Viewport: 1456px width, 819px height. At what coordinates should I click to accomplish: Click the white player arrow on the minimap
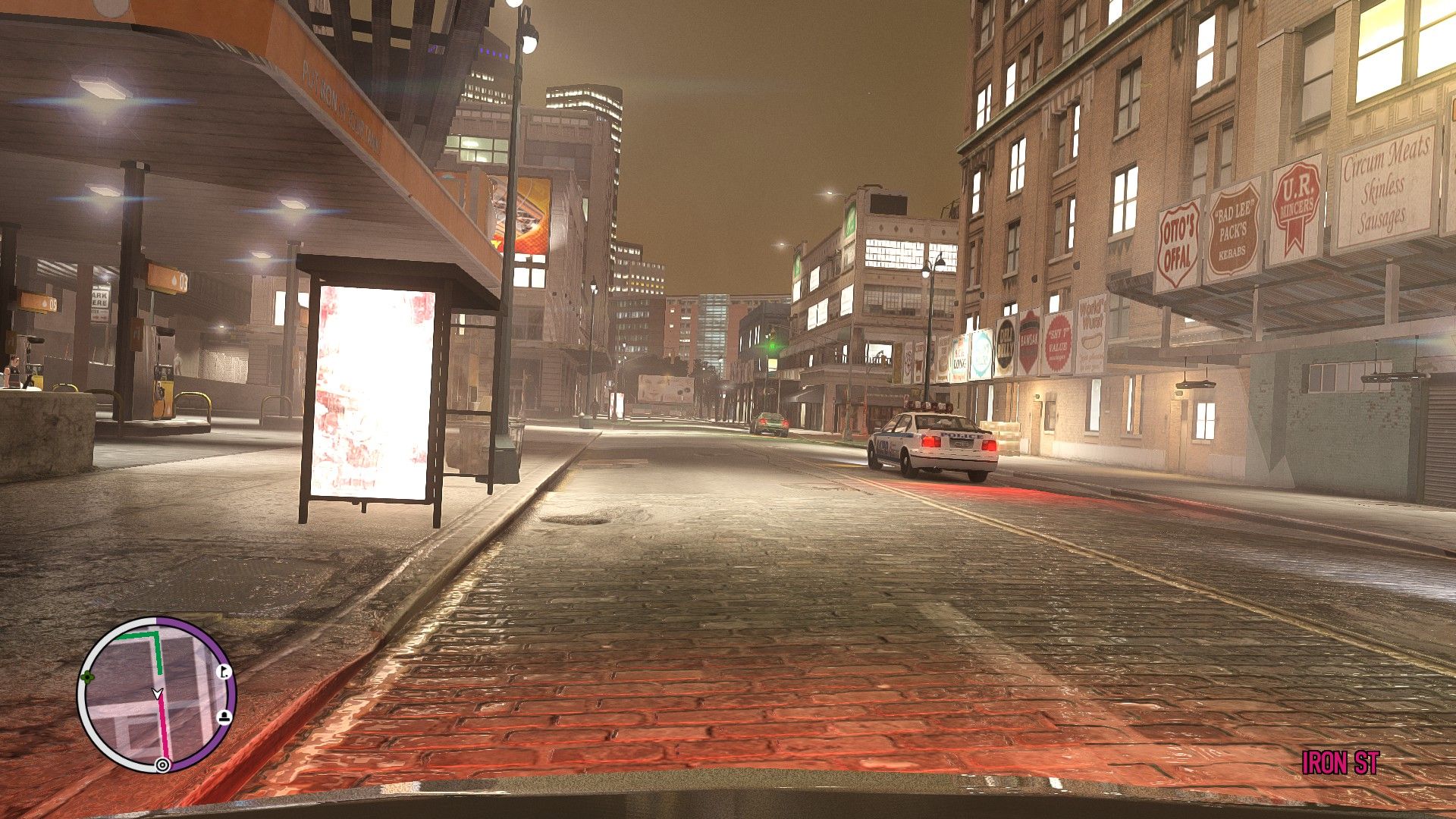click(x=157, y=692)
